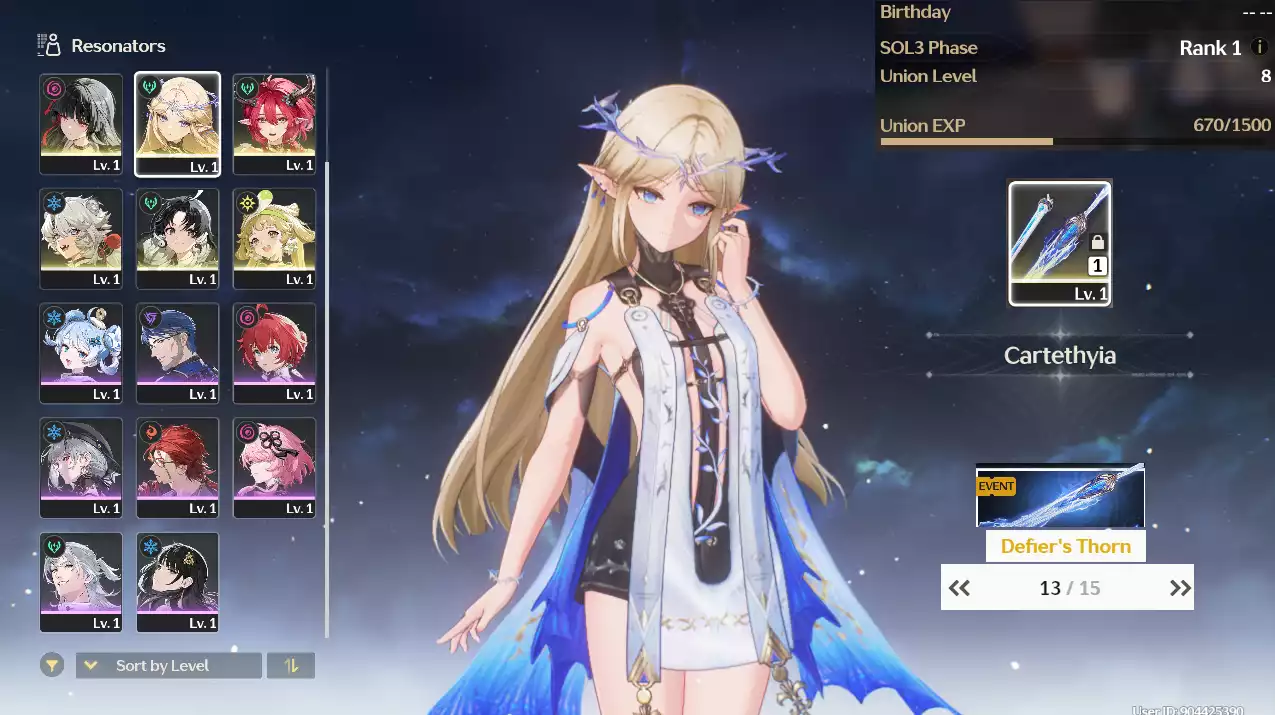
Task: Open the Sort by Level dropdown
Action: point(169,666)
